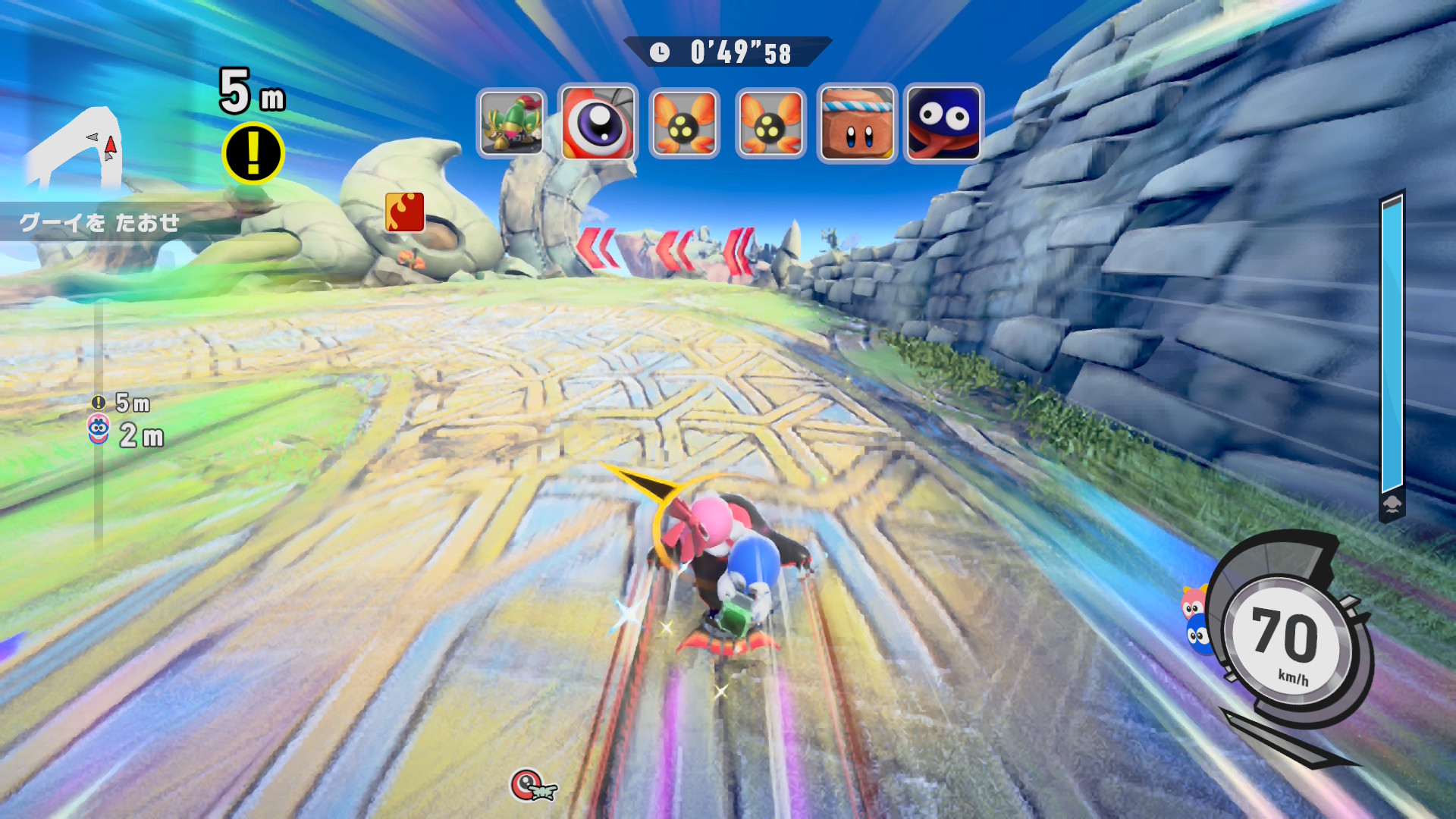Choose the one-eyed Waddle Doo portrait
This screenshot has width=1456, height=819.
click(x=598, y=123)
